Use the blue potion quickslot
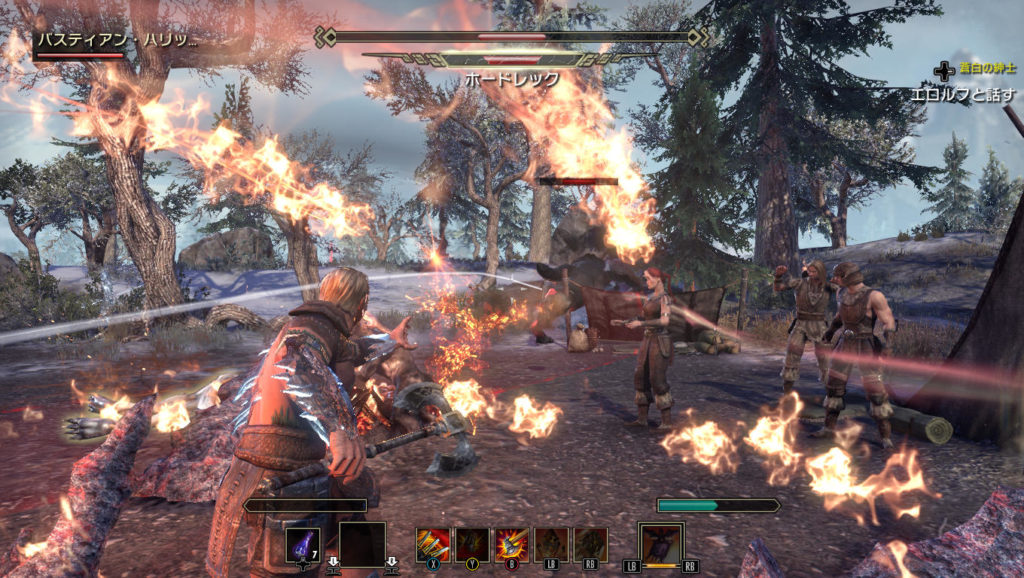This screenshot has width=1024, height=578. pos(303,545)
